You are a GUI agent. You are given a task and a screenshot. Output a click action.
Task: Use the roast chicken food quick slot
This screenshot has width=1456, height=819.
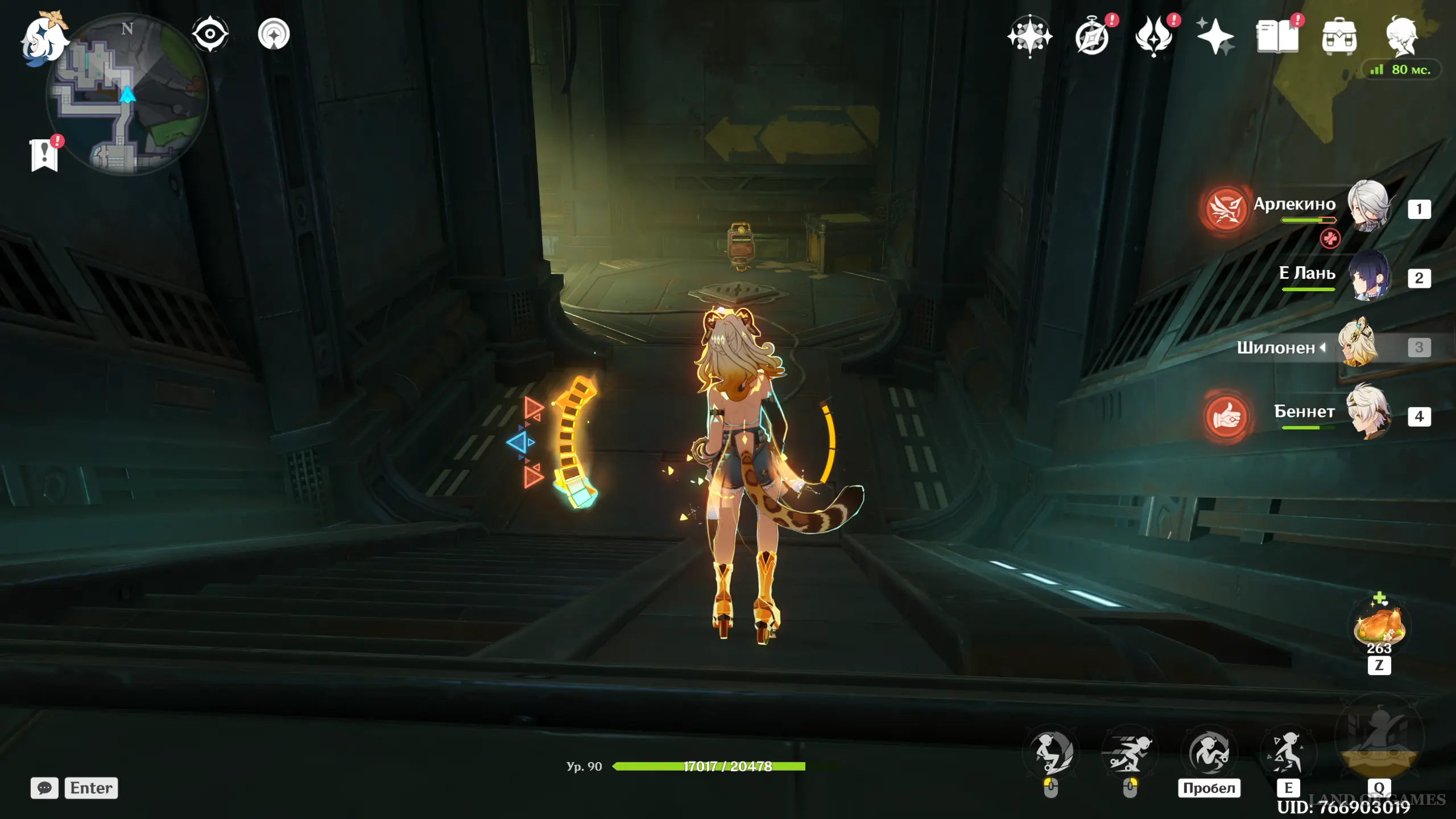[1379, 627]
